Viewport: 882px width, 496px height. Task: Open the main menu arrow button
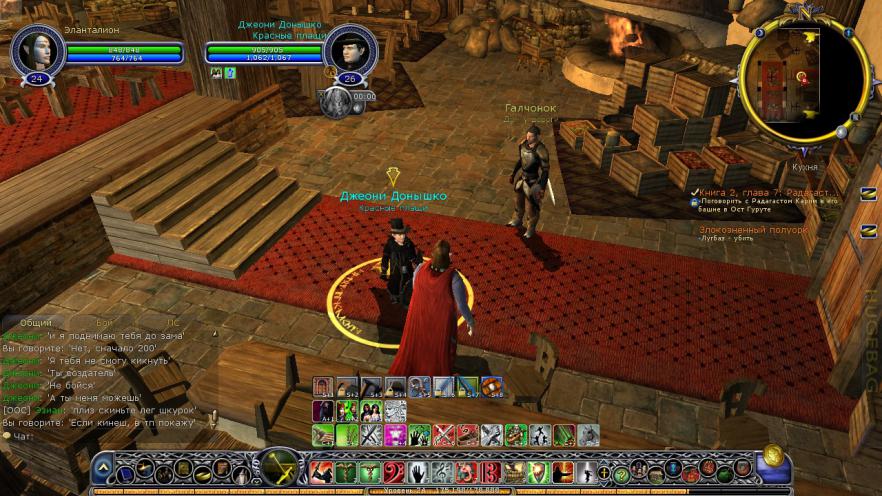coord(103,469)
